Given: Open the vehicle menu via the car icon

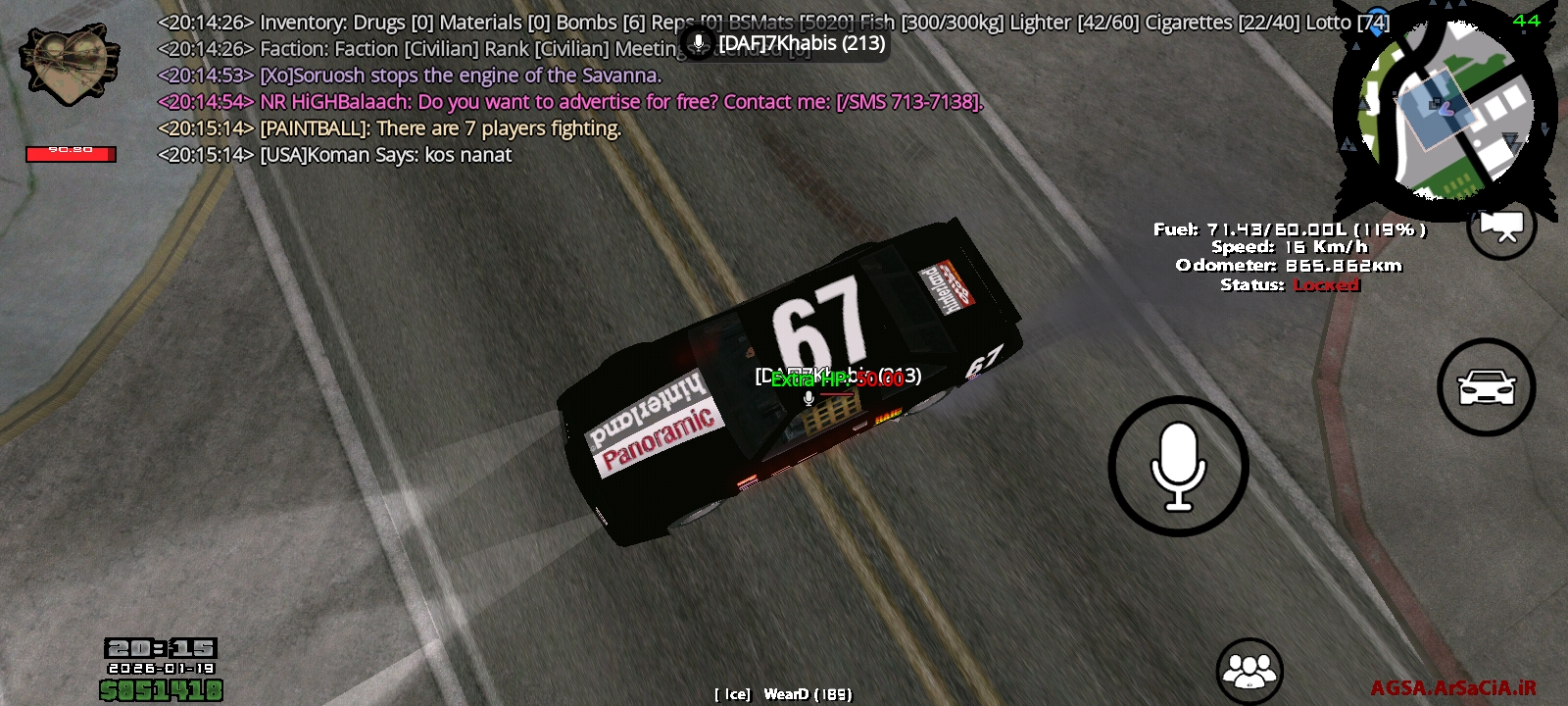Looking at the screenshot, I should (x=1487, y=387).
